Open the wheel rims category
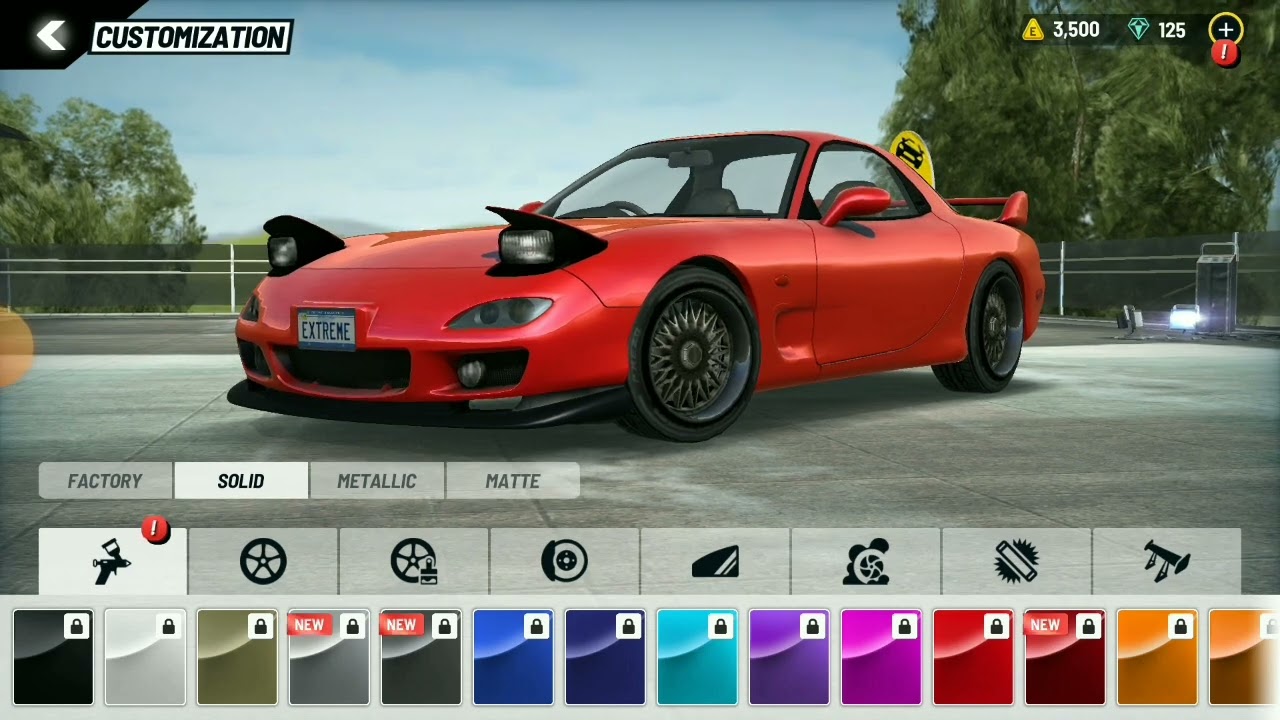 263,562
